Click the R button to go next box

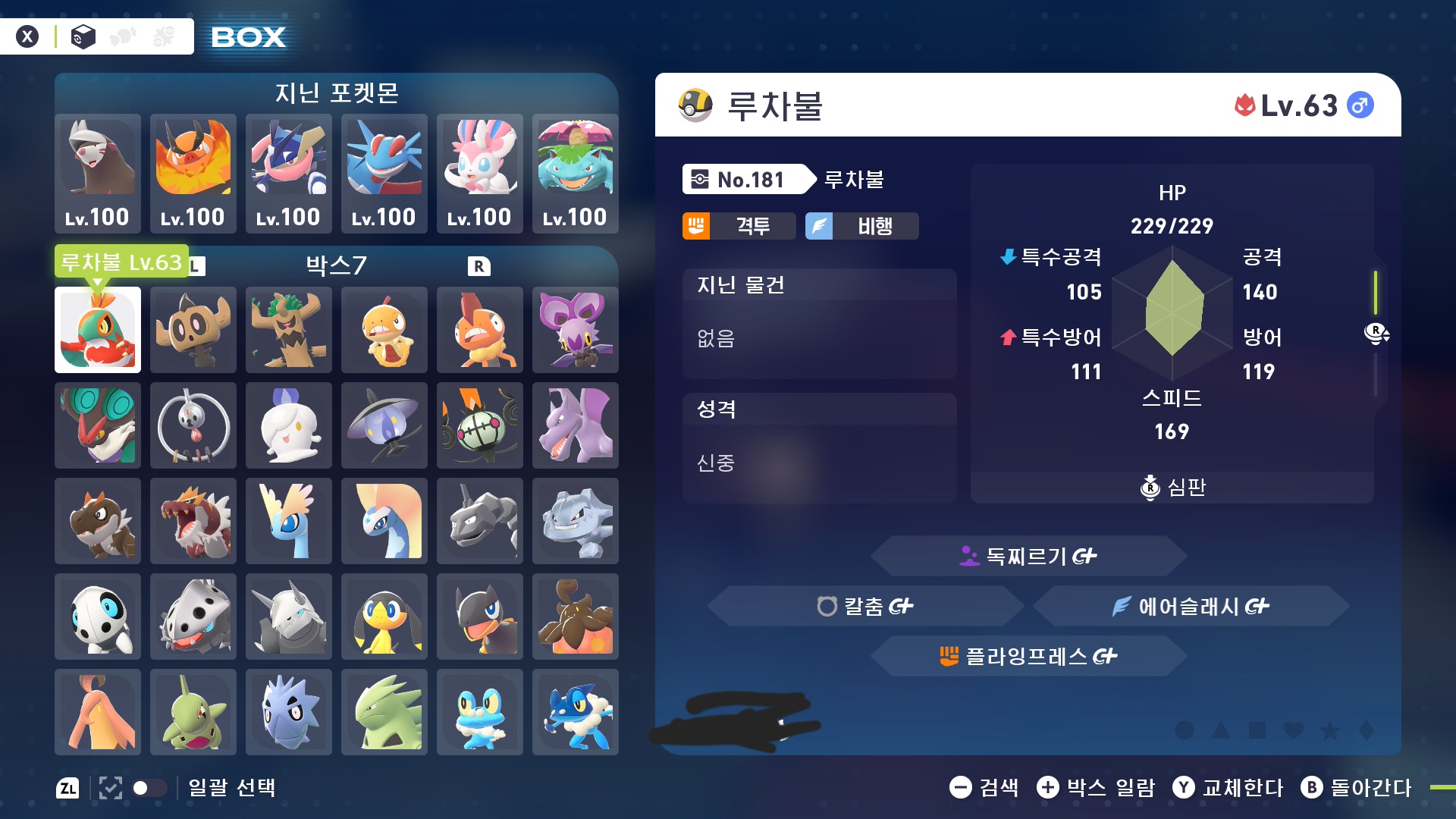click(x=479, y=265)
